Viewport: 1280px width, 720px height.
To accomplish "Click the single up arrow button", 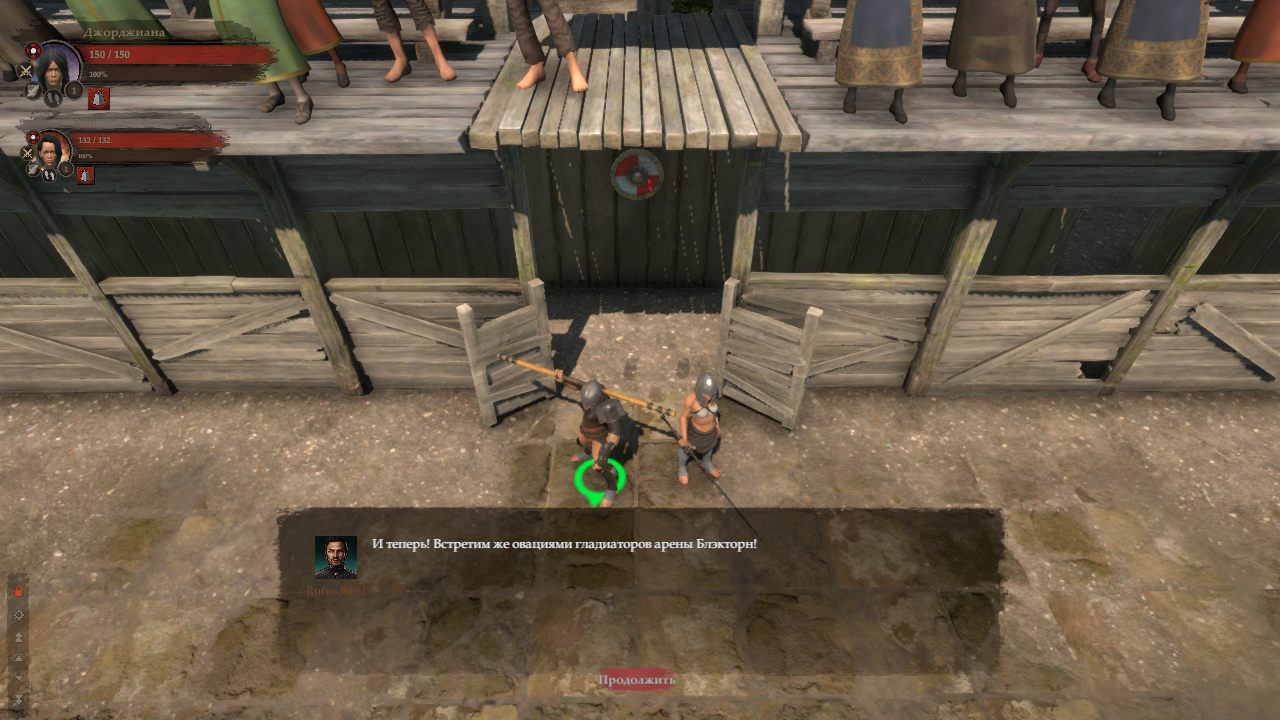I will 18,657.
